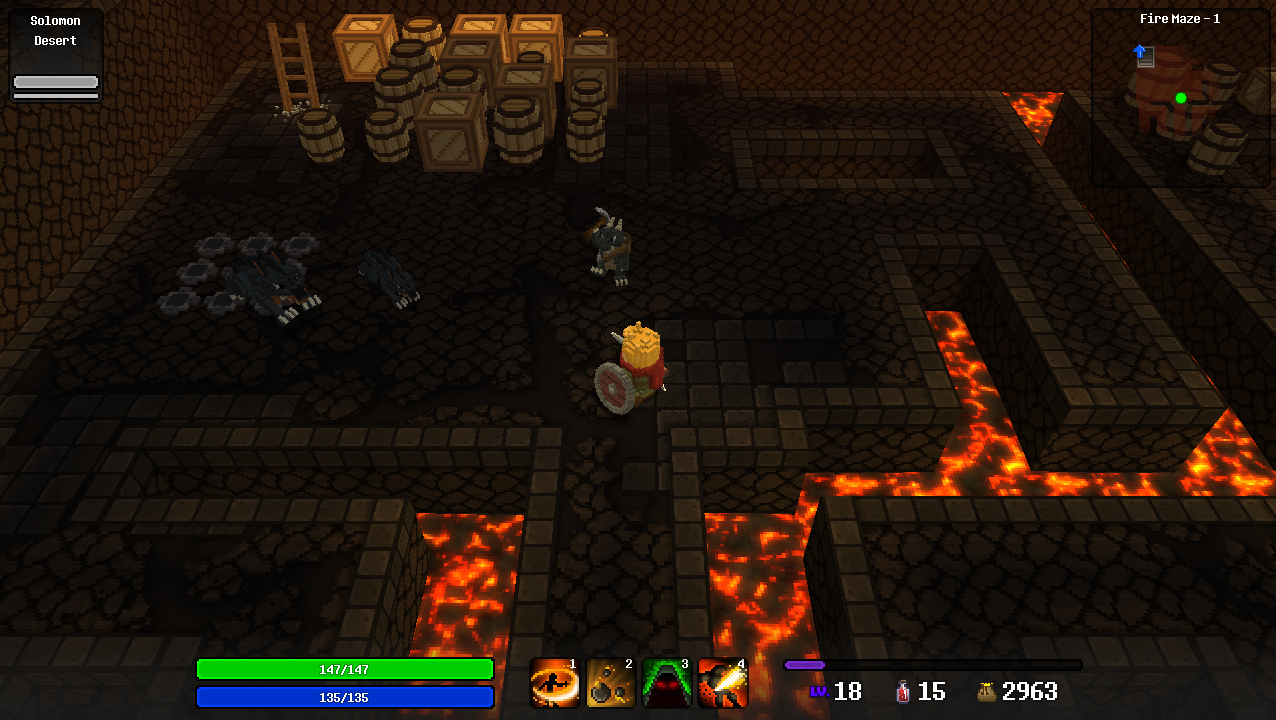Select the Solomon Desert party panel
Image resolution: width=1276 pixels, height=720 pixels.
click(x=56, y=56)
